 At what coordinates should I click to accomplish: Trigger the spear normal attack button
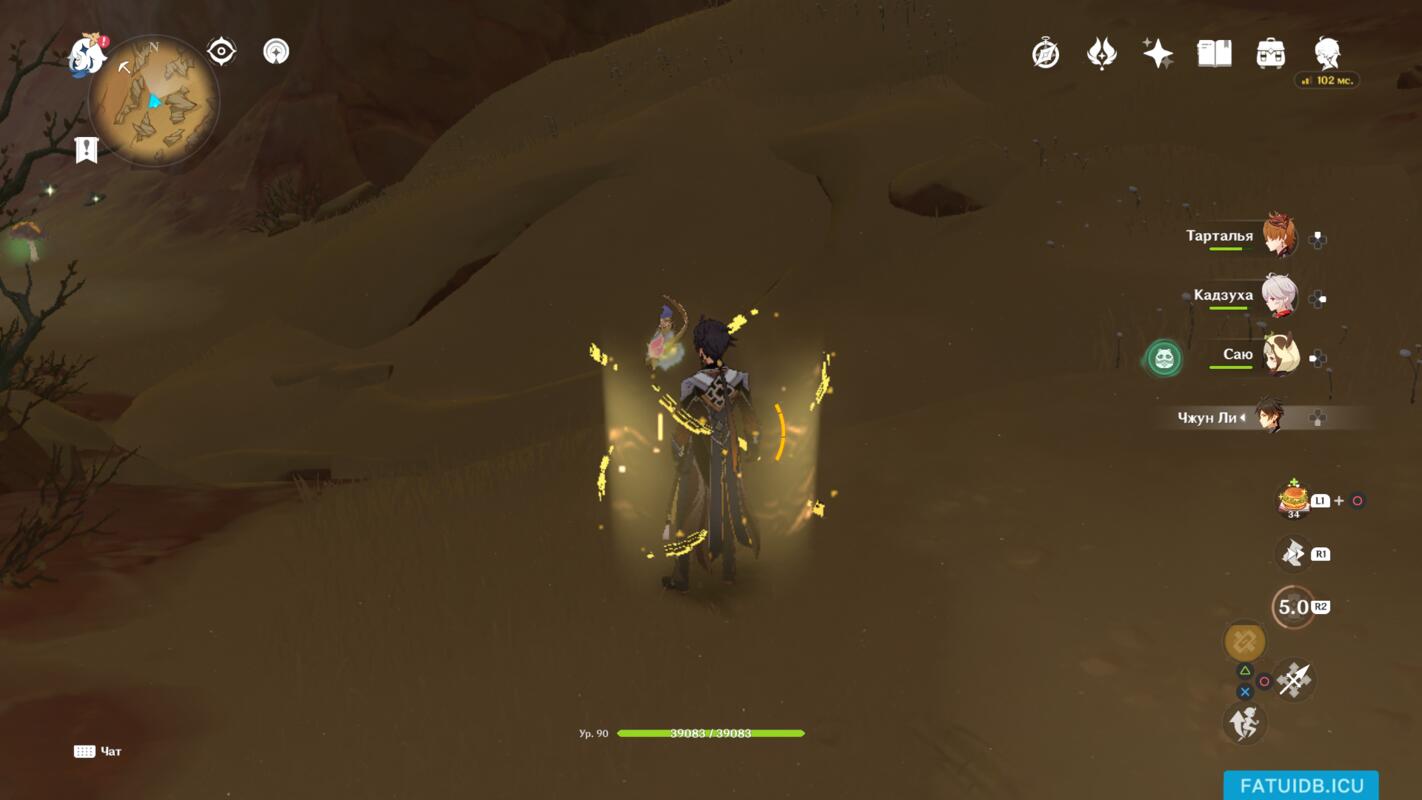pyautogui.click(x=1294, y=681)
